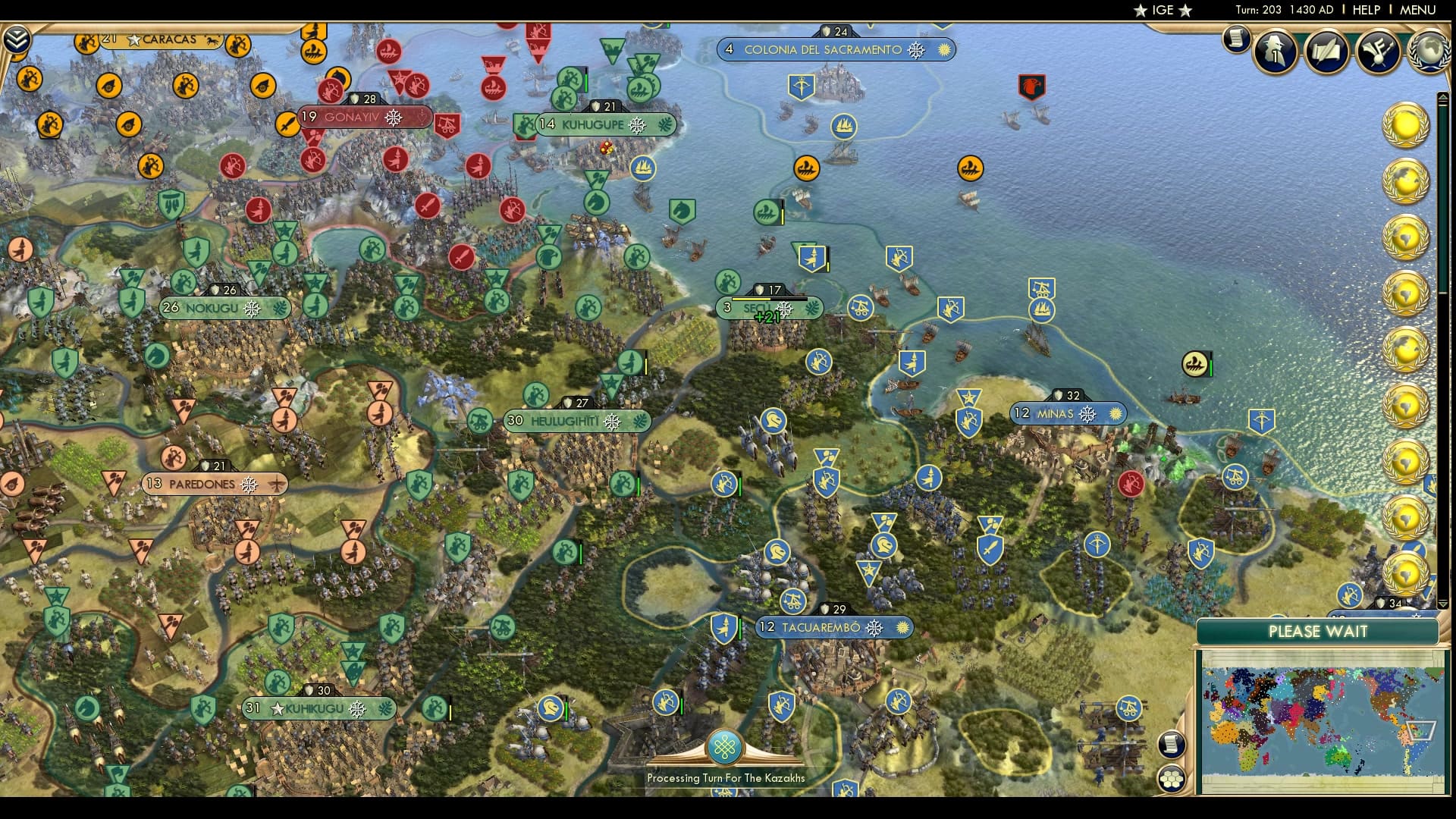Open the Espionage Overview spy icon

1274,52
